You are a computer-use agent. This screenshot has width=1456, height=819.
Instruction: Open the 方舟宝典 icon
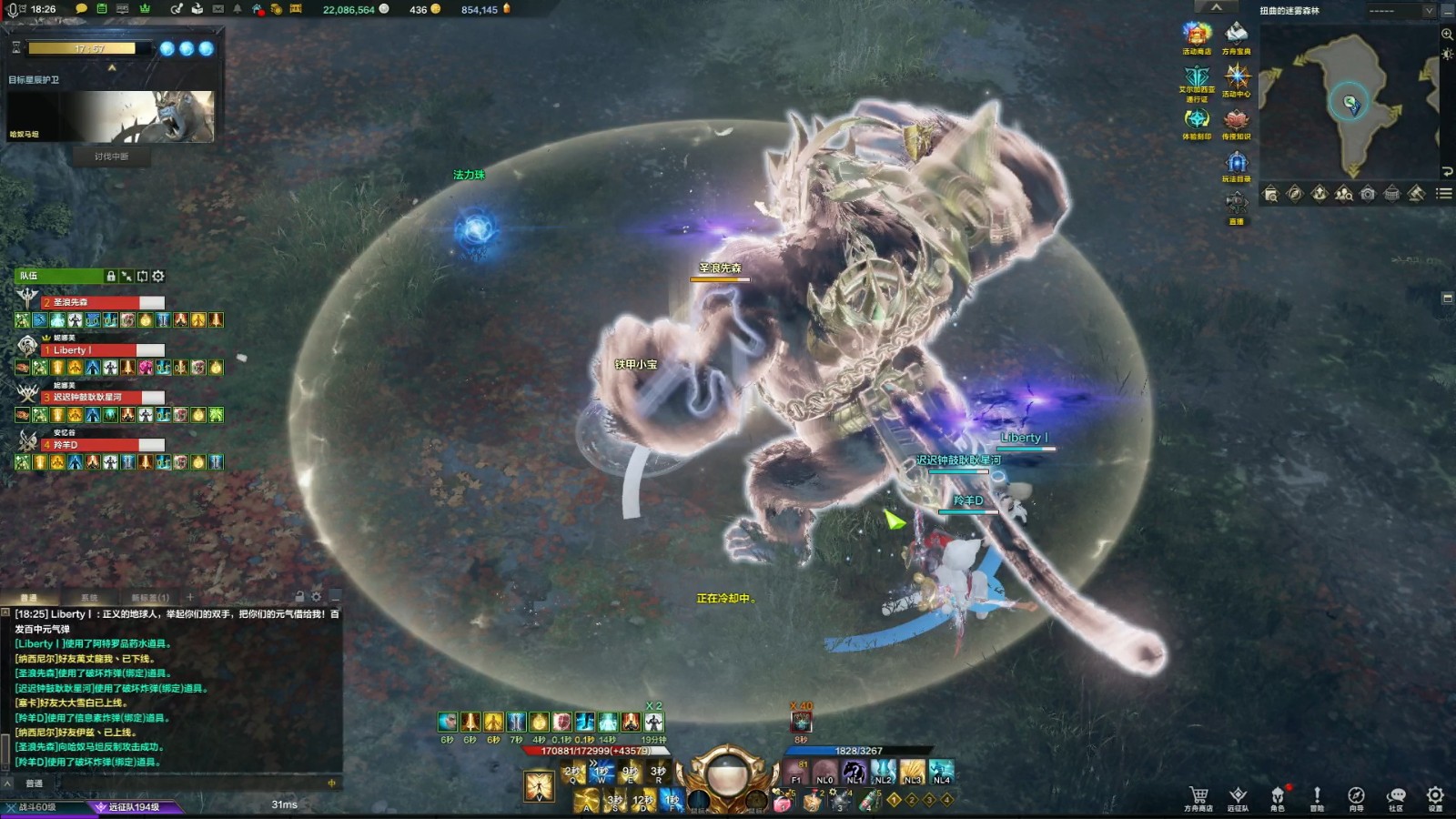point(1236,37)
